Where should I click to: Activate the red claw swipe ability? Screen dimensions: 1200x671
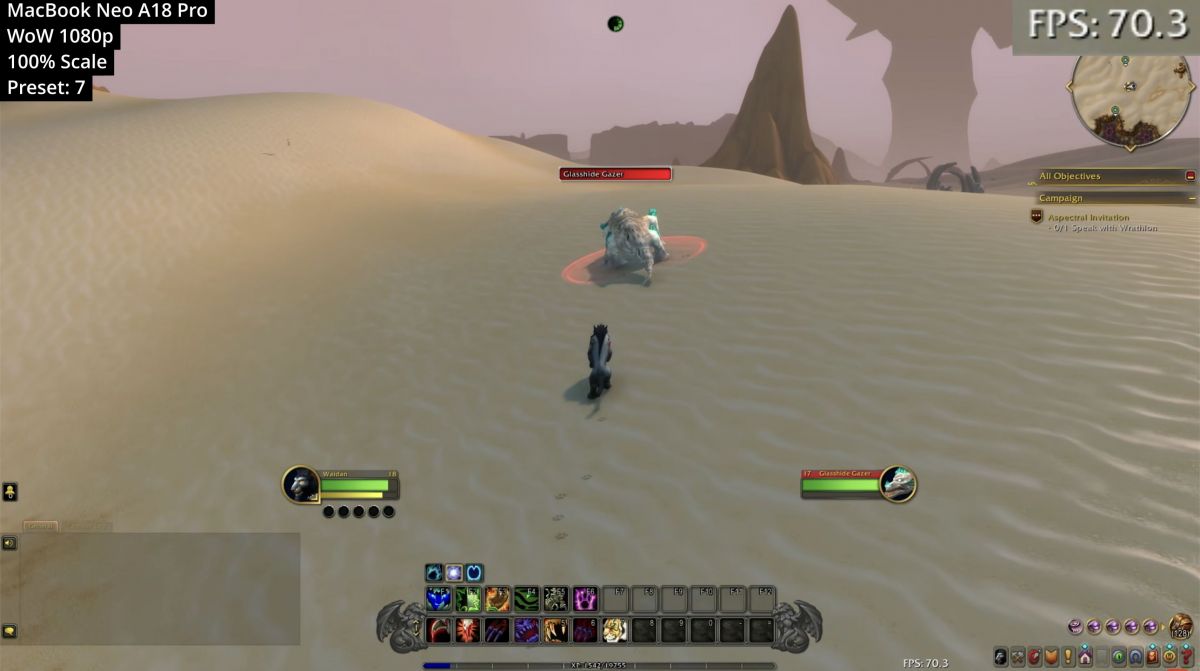(439, 630)
